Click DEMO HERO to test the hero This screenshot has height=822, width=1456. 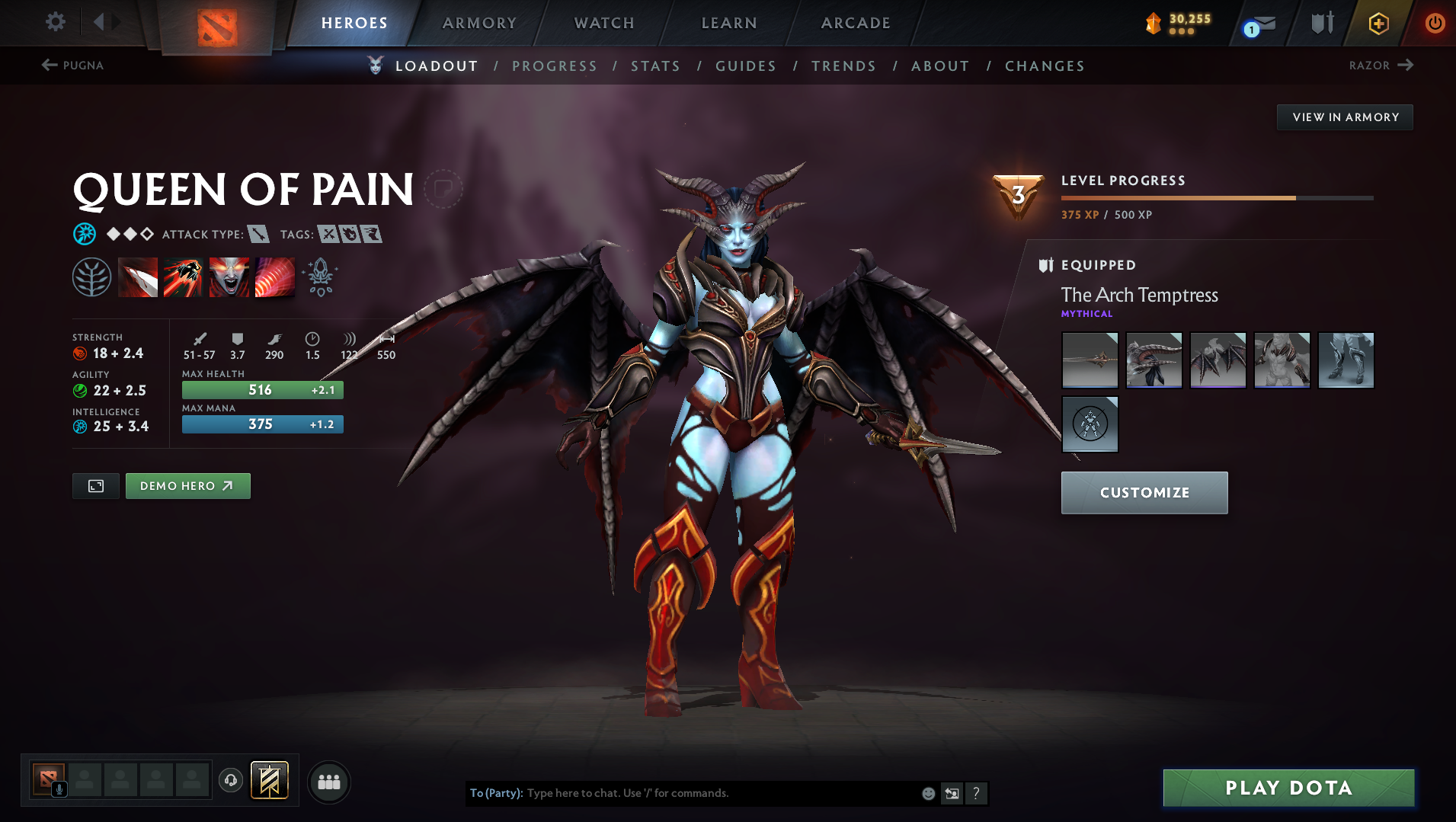pos(187,485)
